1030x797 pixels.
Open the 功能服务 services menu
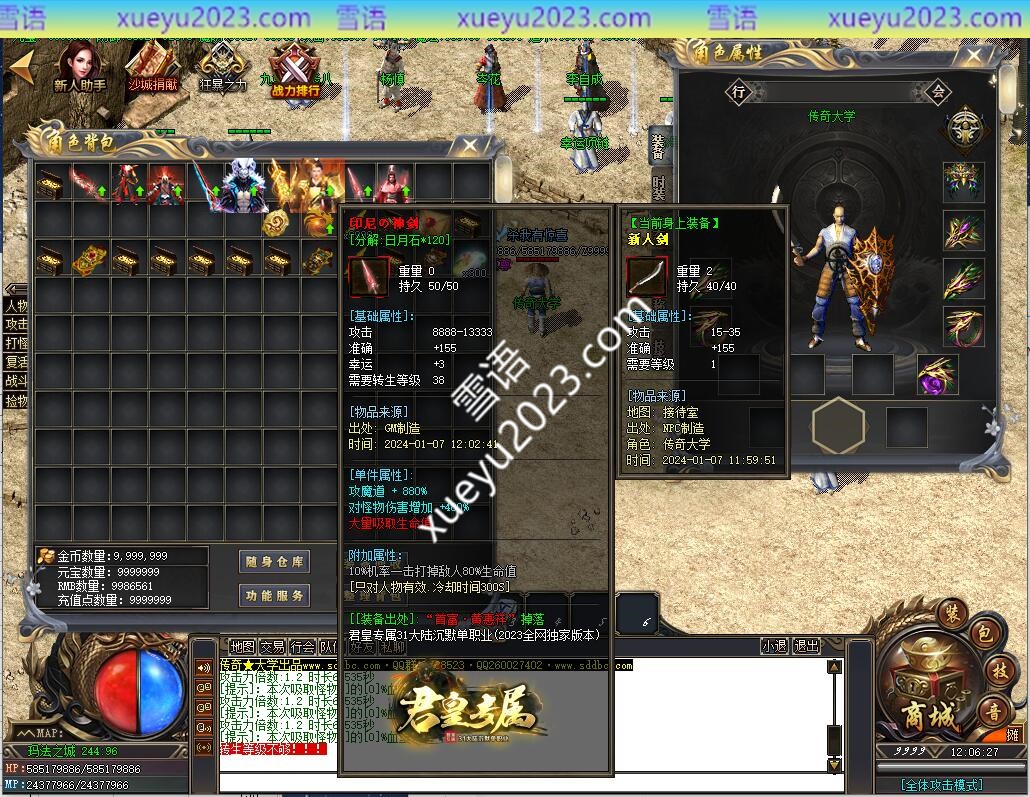[x=275, y=596]
